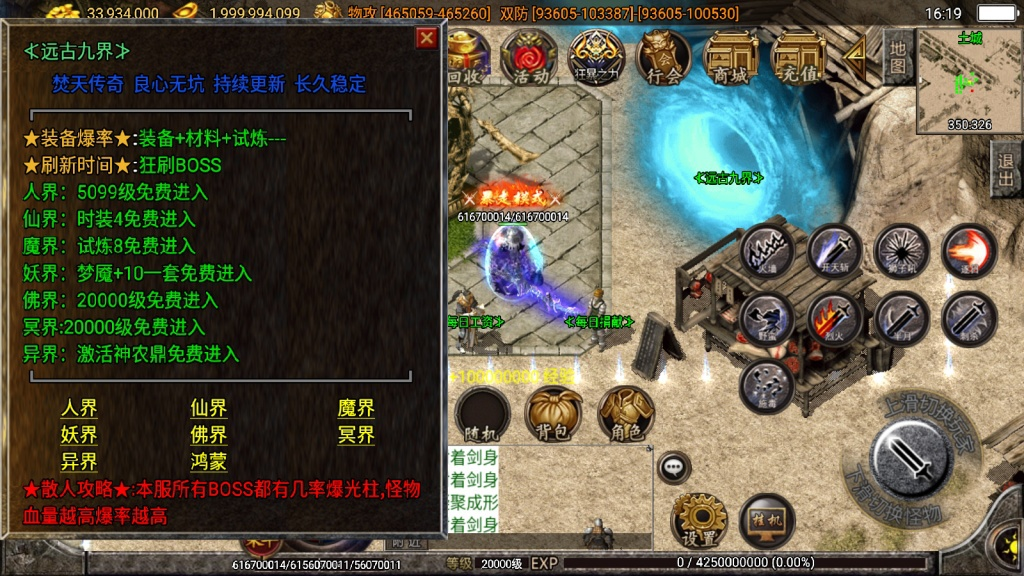Open the 背包 bag
The image size is (1024, 576).
[x=554, y=413]
